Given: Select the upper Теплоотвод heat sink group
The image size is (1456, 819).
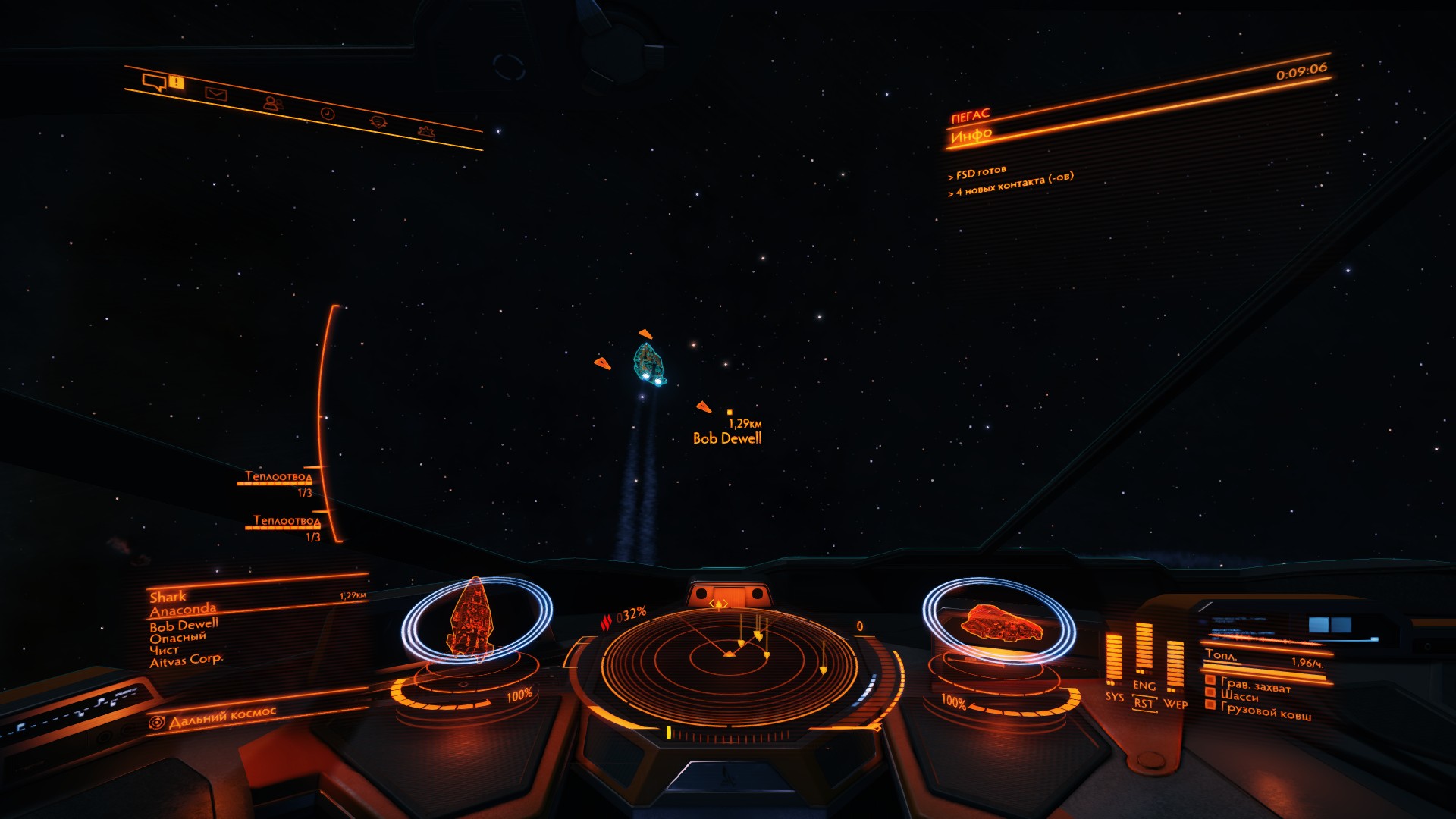Looking at the screenshot, I should click(278, 477).
